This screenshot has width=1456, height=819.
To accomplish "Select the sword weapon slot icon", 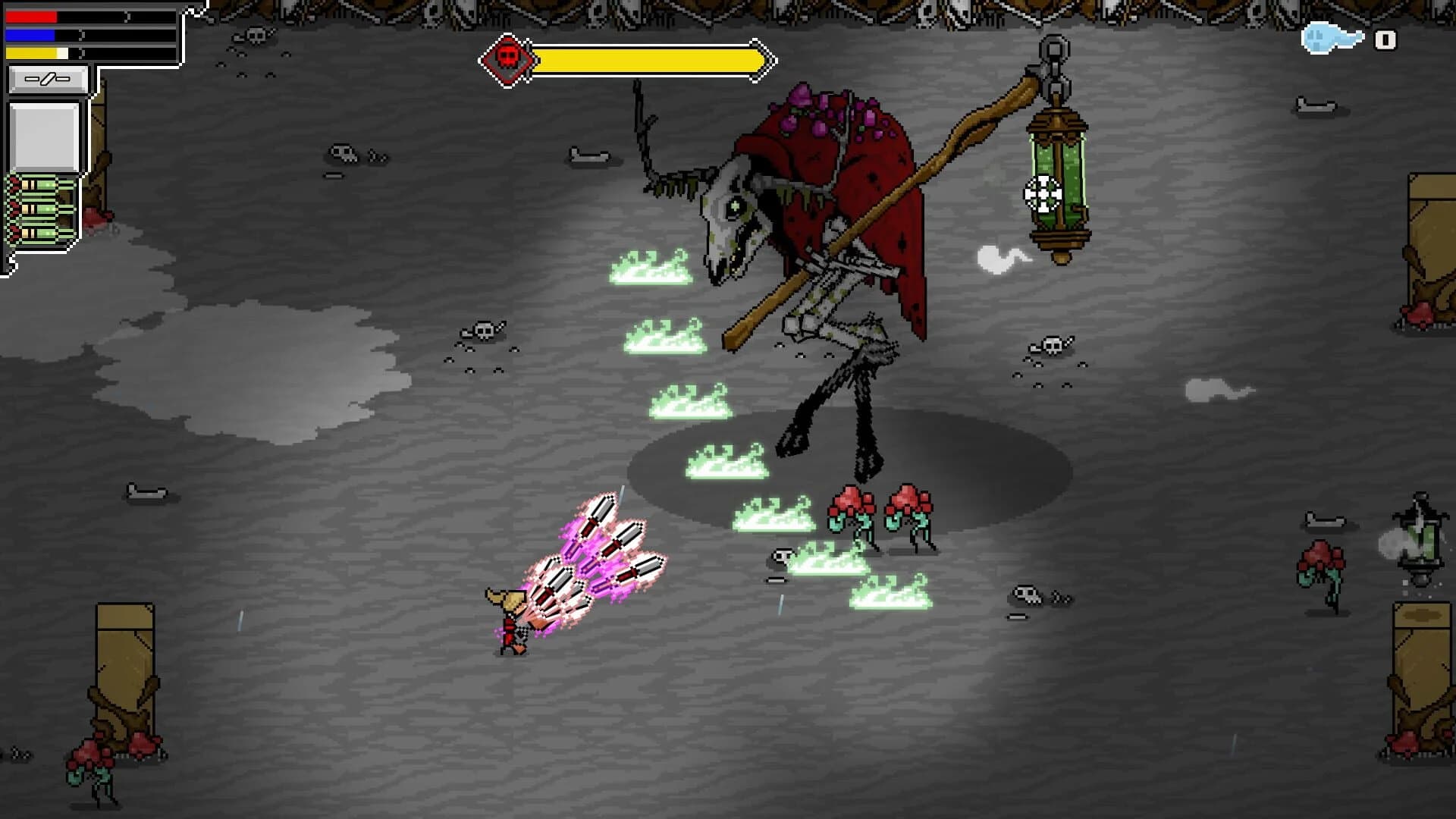I will tap(47, 77).
